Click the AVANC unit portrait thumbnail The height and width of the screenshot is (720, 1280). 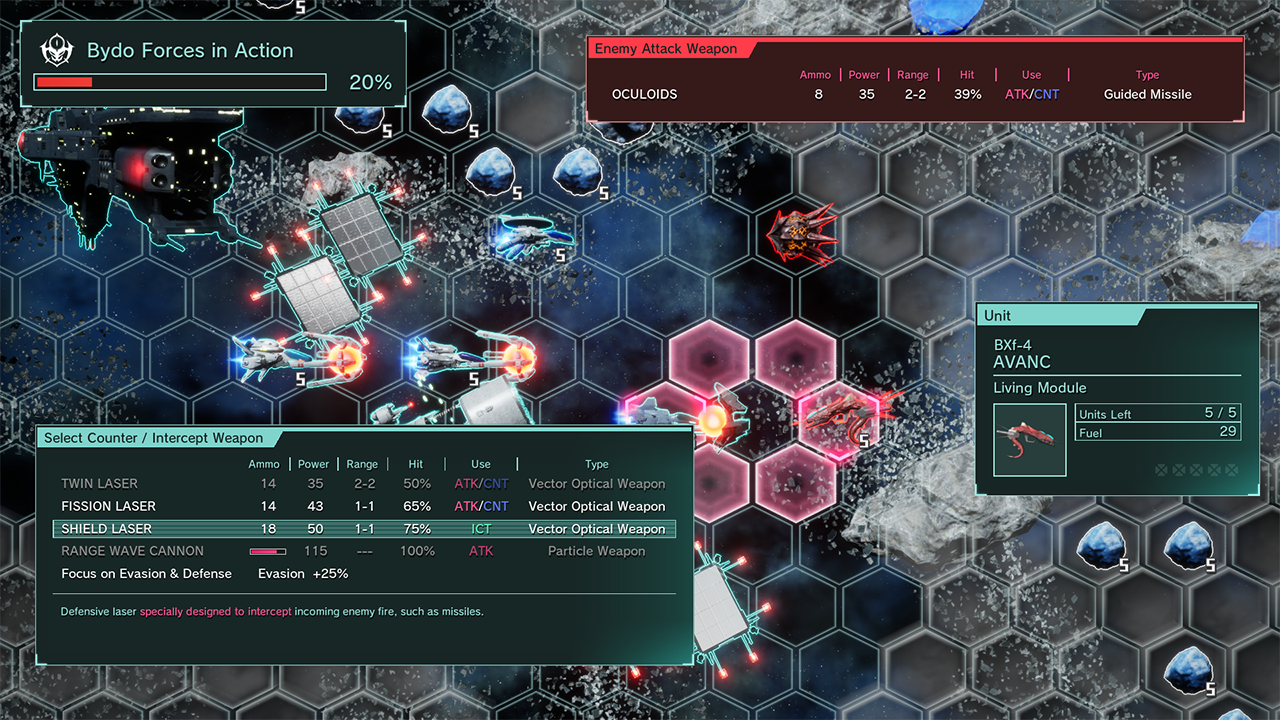1030,440
